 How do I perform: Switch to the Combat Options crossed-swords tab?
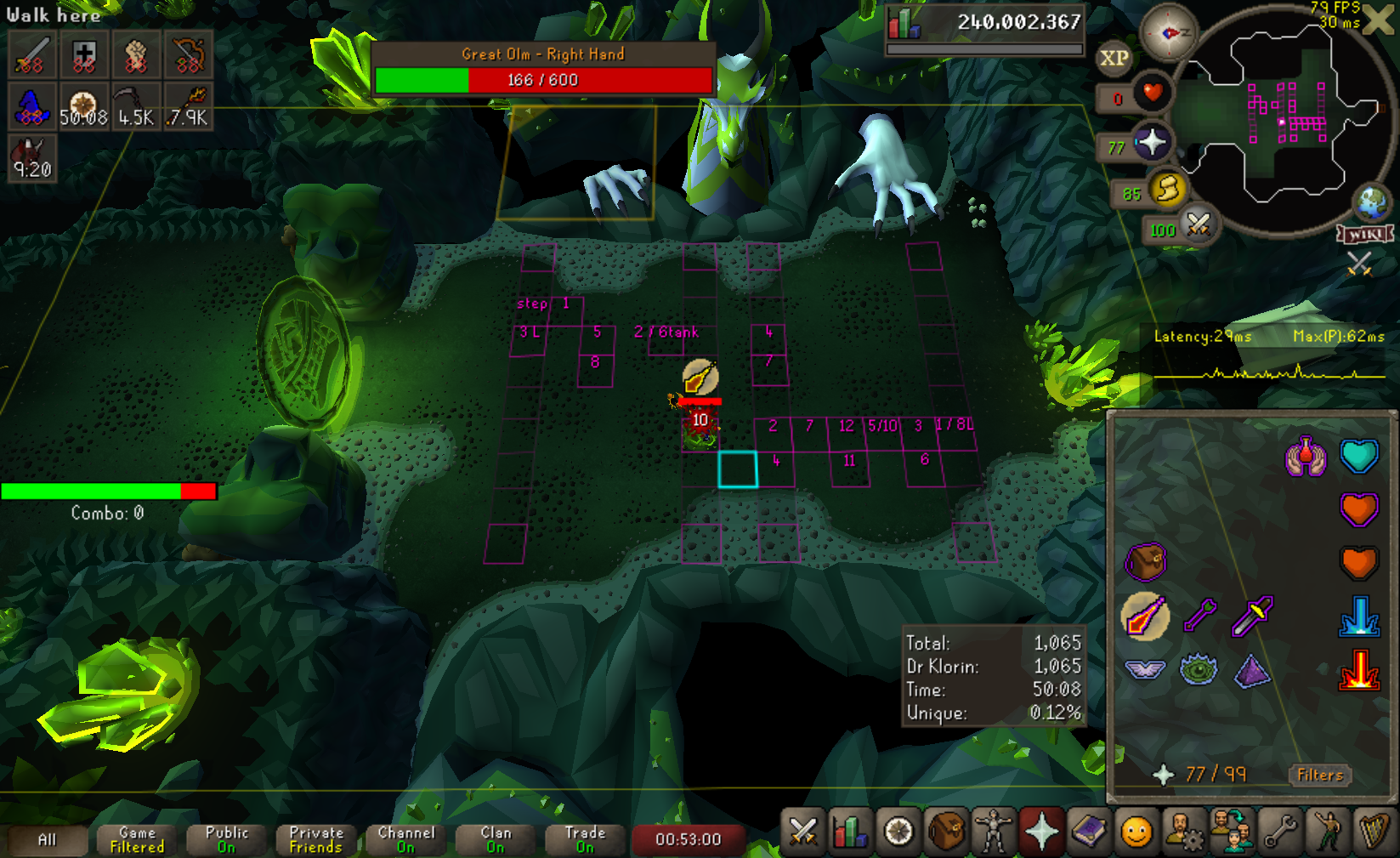802,832
